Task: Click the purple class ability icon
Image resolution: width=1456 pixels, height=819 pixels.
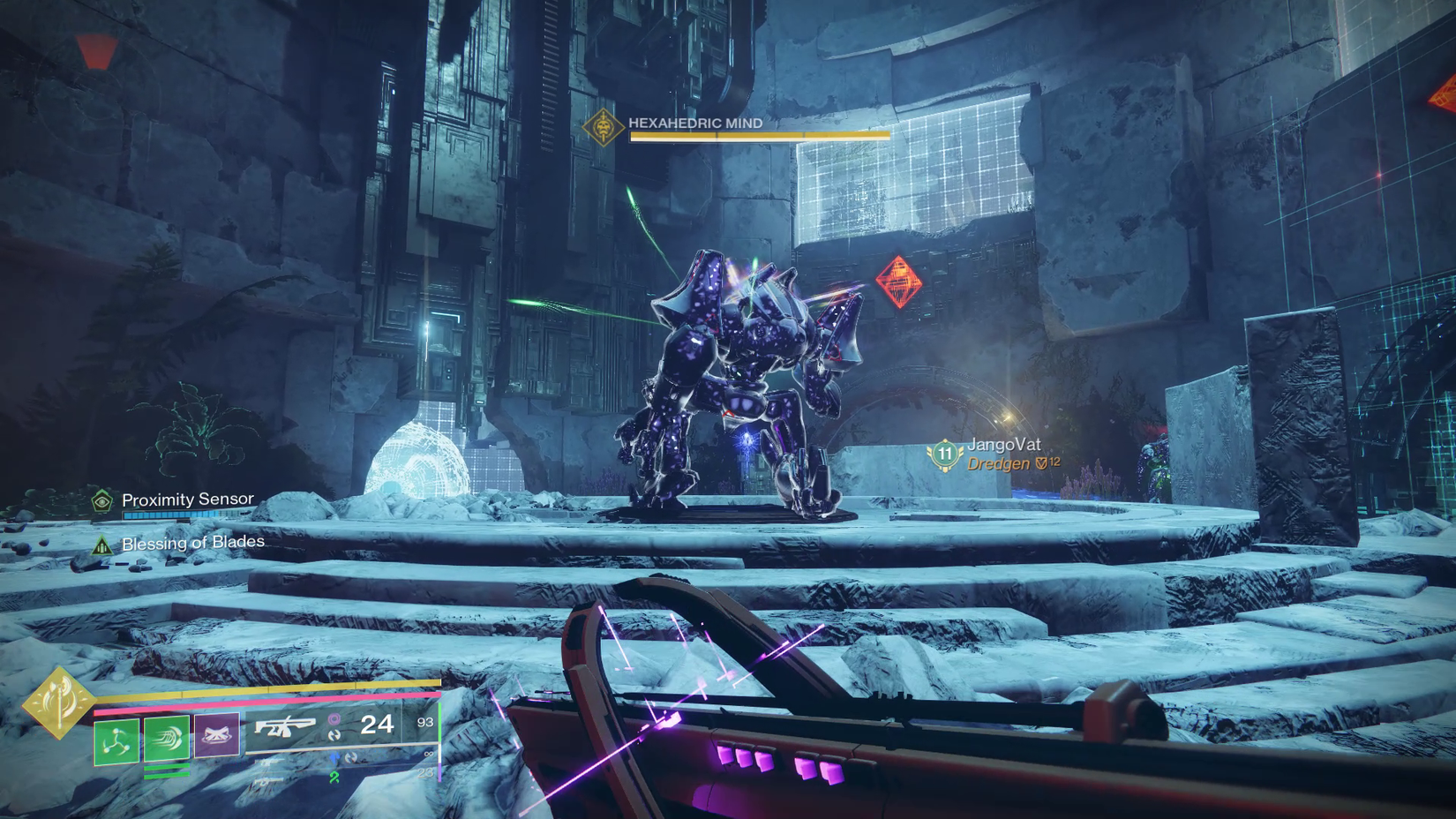Action: pos(214,733)
